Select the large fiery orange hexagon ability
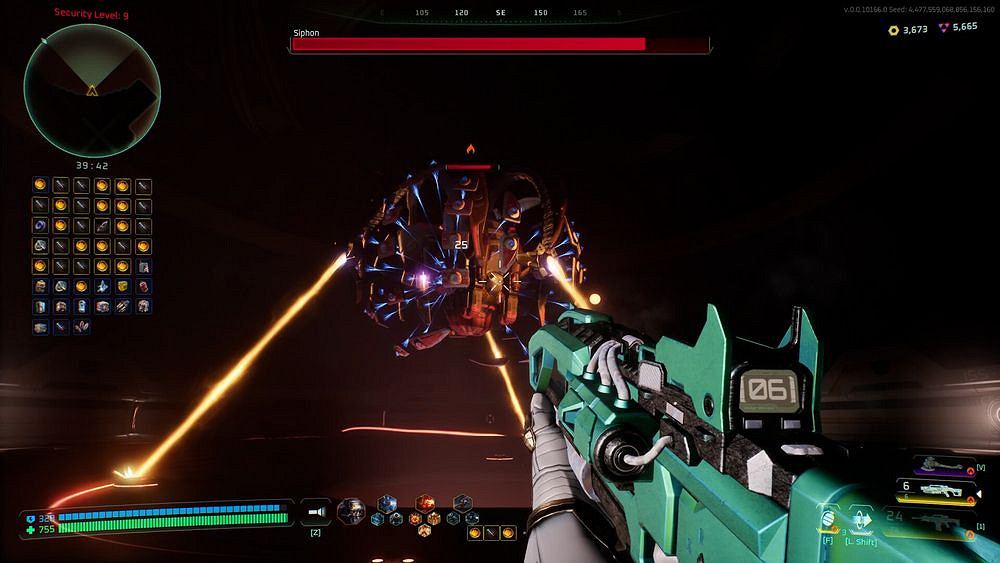This screenshot has height=563, width=1000. click(x=424, y=502)
